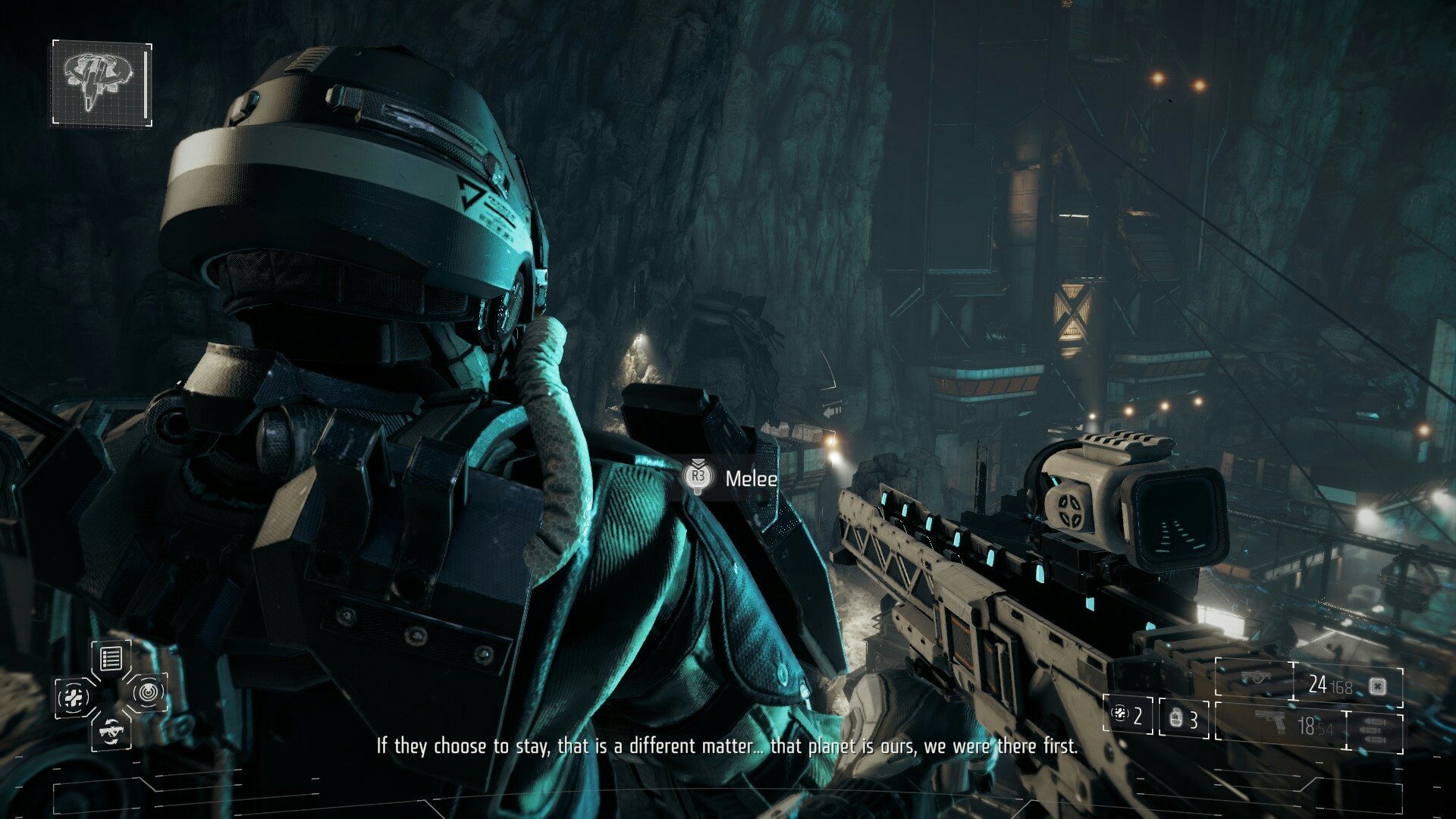This screenshot has width=1456, height=819.
Task: Click the pistol silhouette in the ammo panel
Action: [1269, 722]
